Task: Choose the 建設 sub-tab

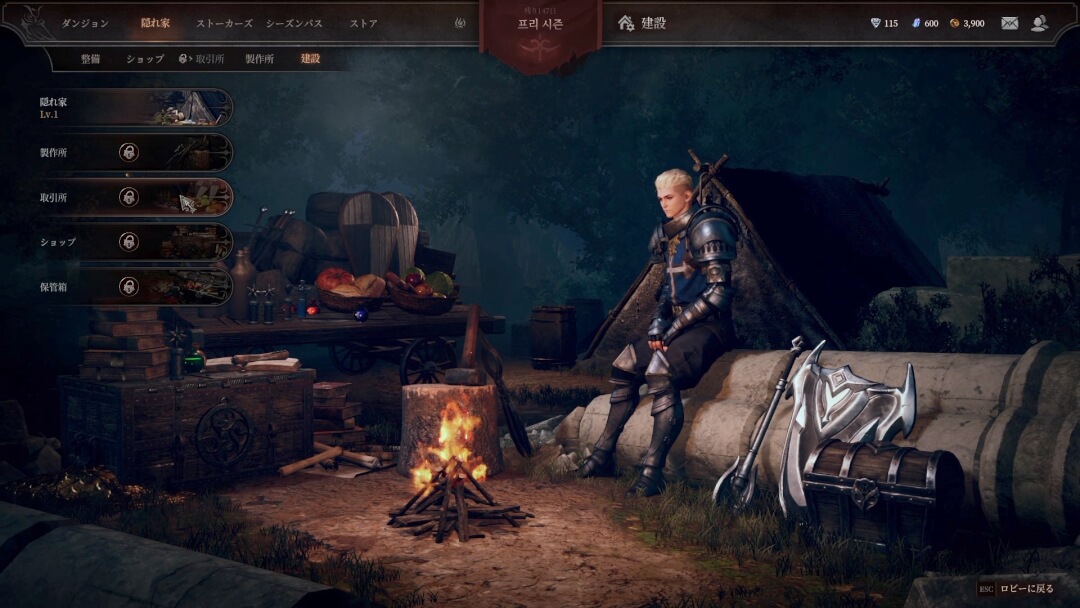Action: pos(311,59)
